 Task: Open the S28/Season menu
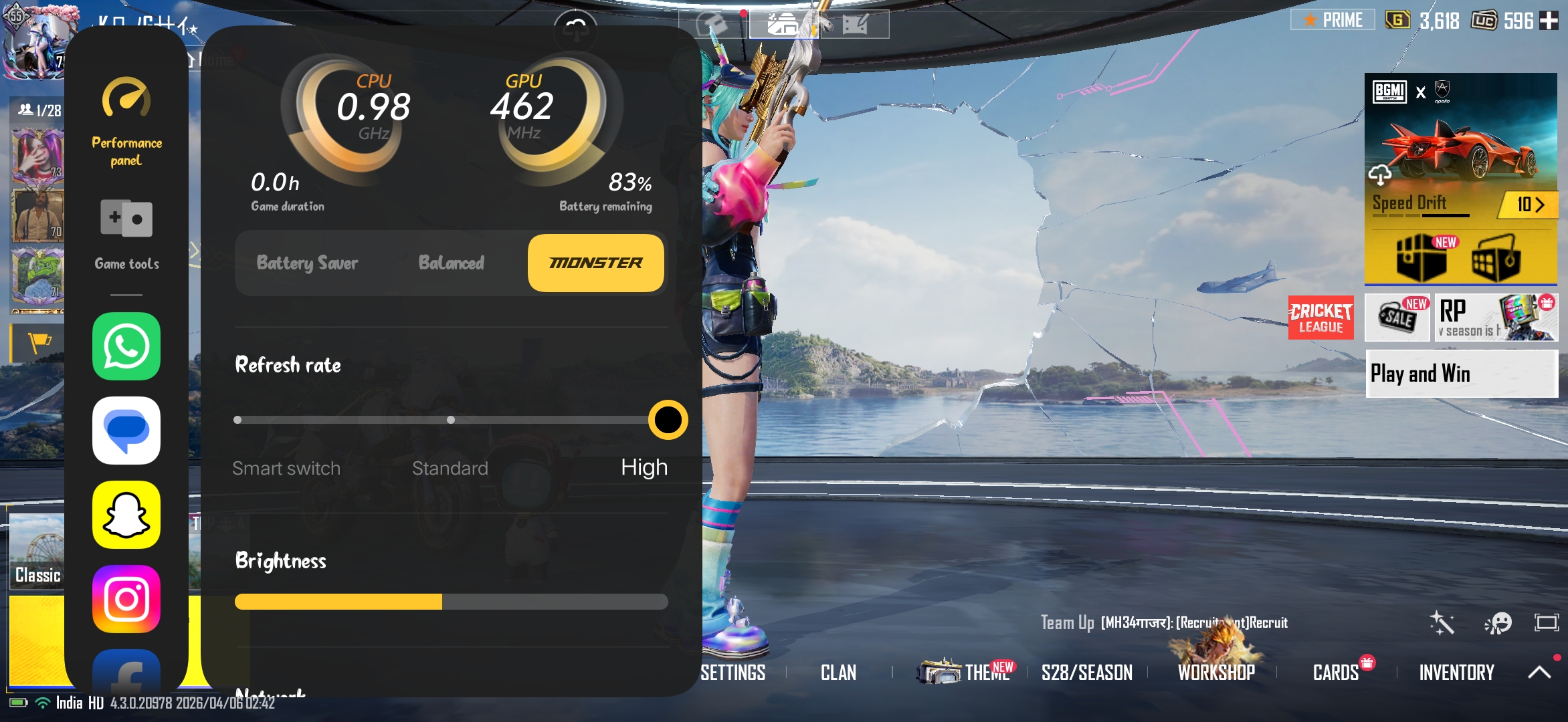[x=1086, y=673]
